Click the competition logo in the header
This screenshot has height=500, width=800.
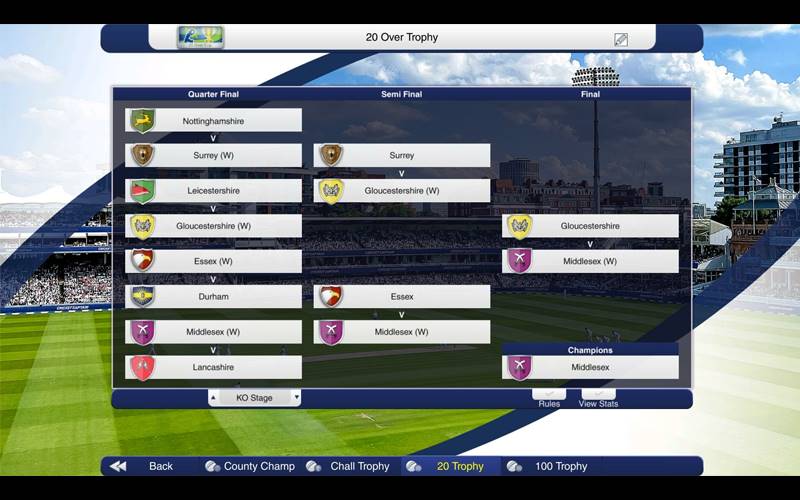click(x=200, y=38)
